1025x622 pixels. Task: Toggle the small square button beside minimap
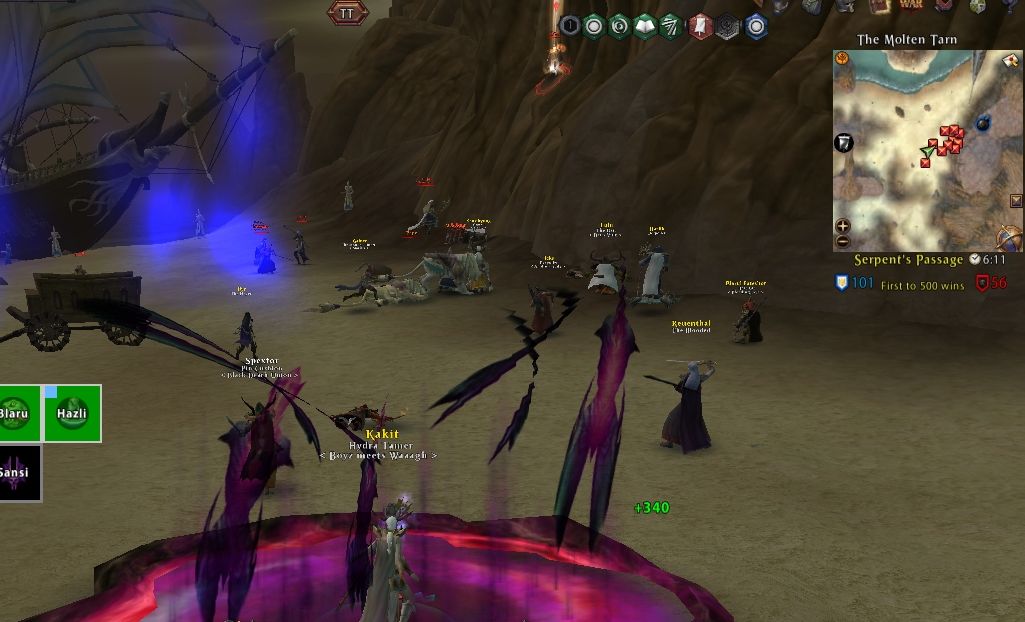pyautogui.click(x=1017, y=201)
